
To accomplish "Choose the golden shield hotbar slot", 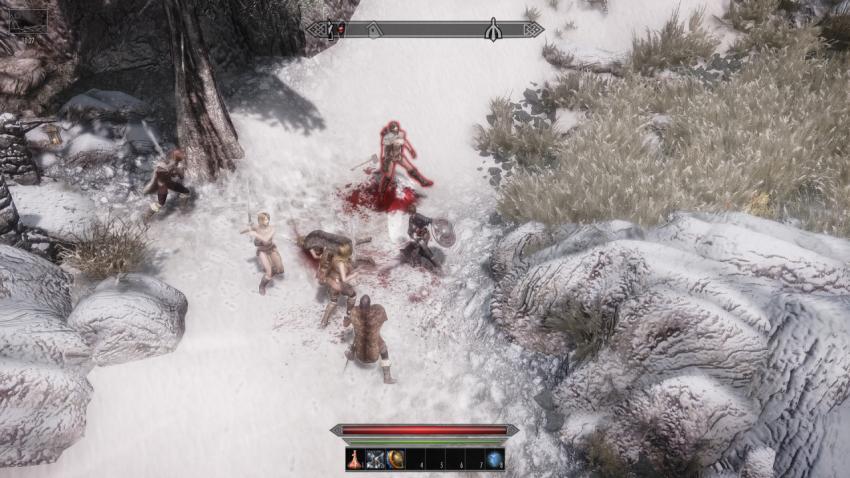I will tap(395, 459).
